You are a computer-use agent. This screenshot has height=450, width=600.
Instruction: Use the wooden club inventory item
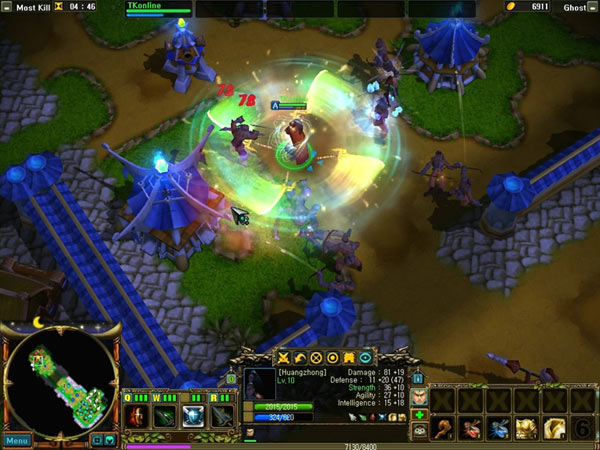tap(442, 428)
